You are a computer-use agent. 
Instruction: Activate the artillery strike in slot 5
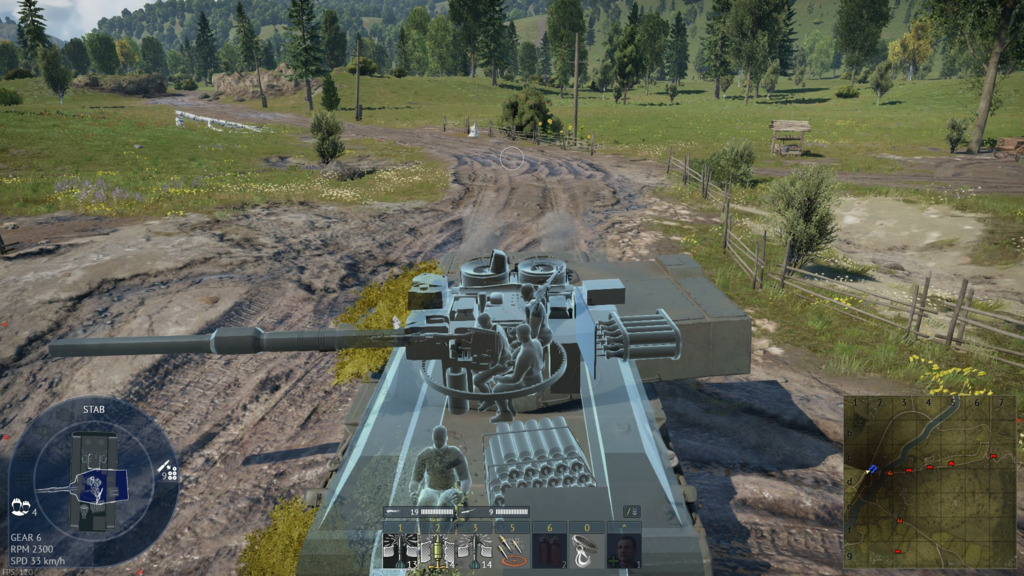click(x=511, y=550)
